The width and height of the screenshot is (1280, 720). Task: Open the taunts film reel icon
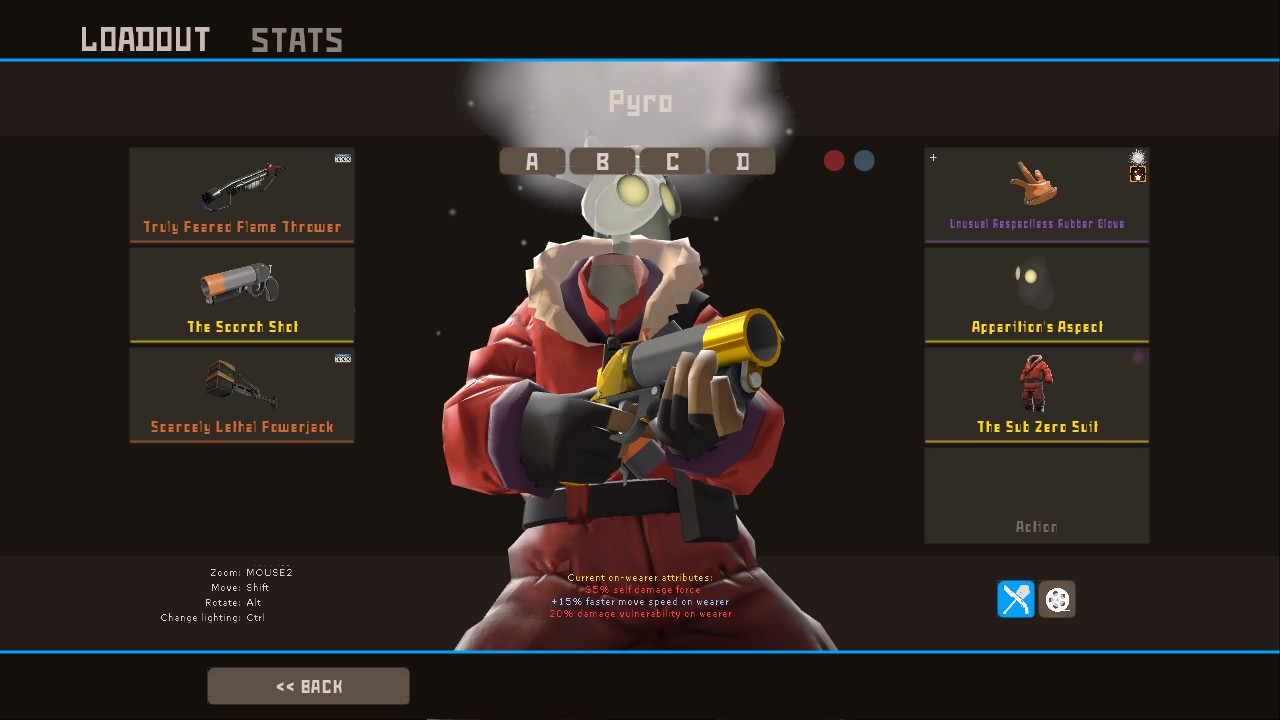[x=1057, y=599]
